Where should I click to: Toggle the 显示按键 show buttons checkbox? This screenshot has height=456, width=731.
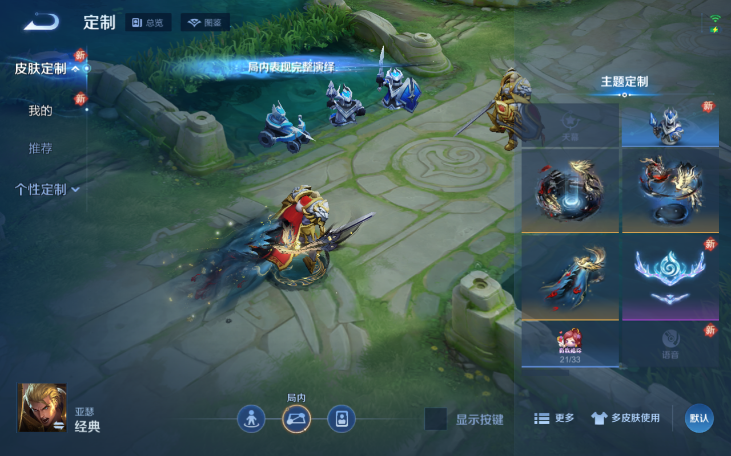point(435,419)
